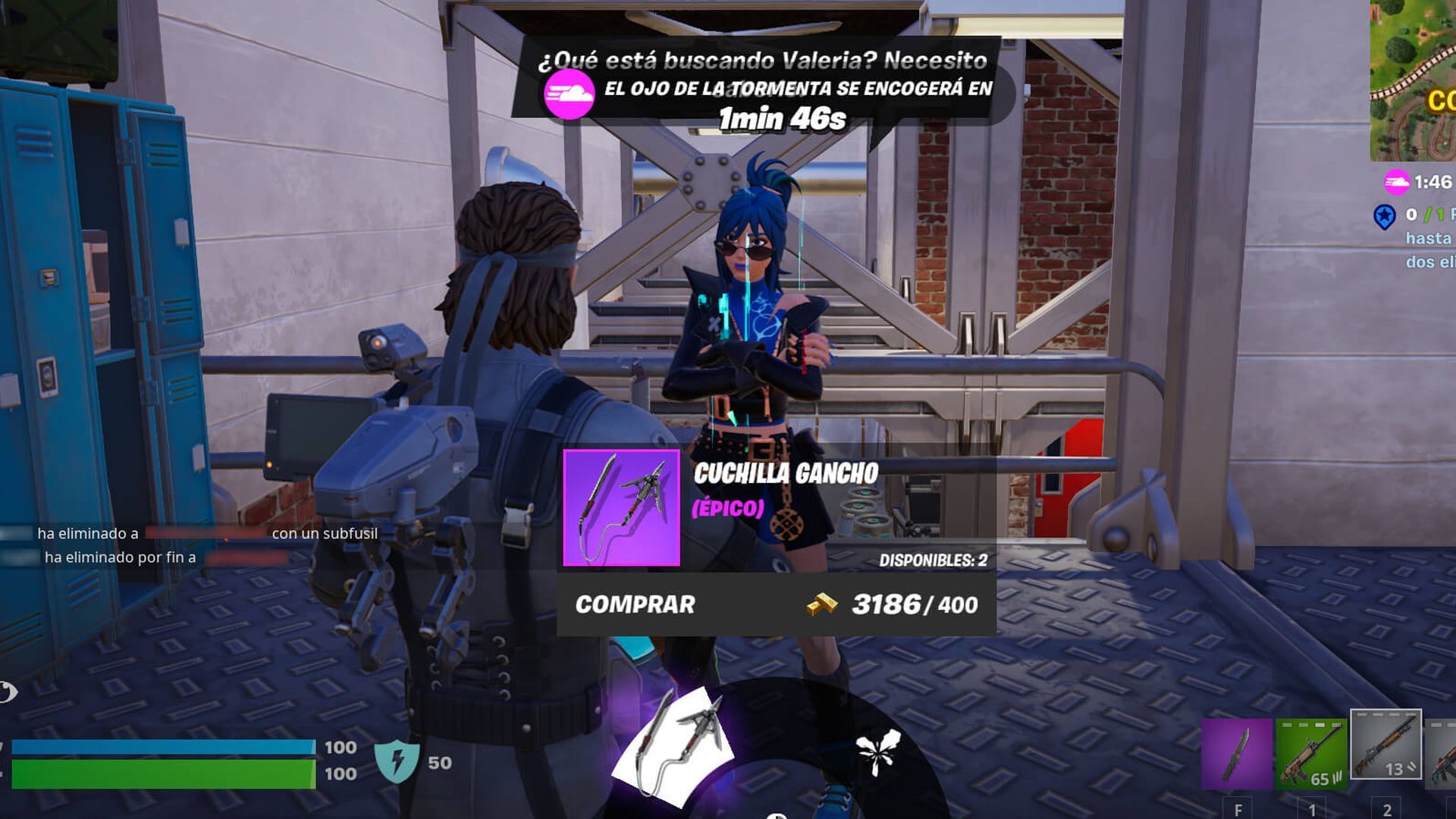The image size is (1456, 819).
Task: Click the F keybind label under the knife slot
Action: [x=1238, y=809]
